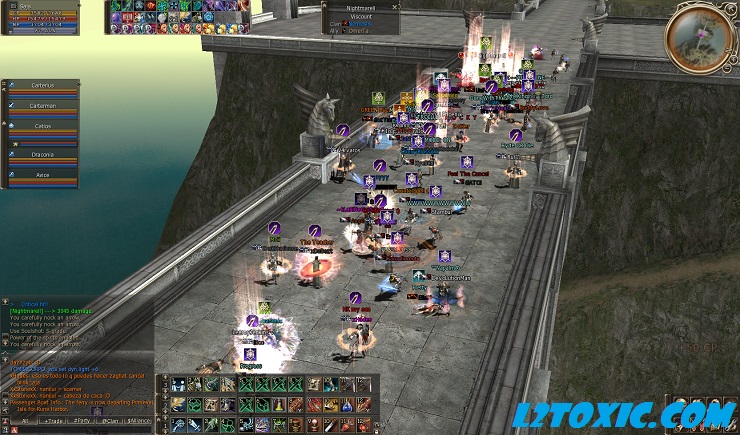This screenshot has width=740, height=435.
Task: Select party member Cartarman
Action: tap(42, 105)
